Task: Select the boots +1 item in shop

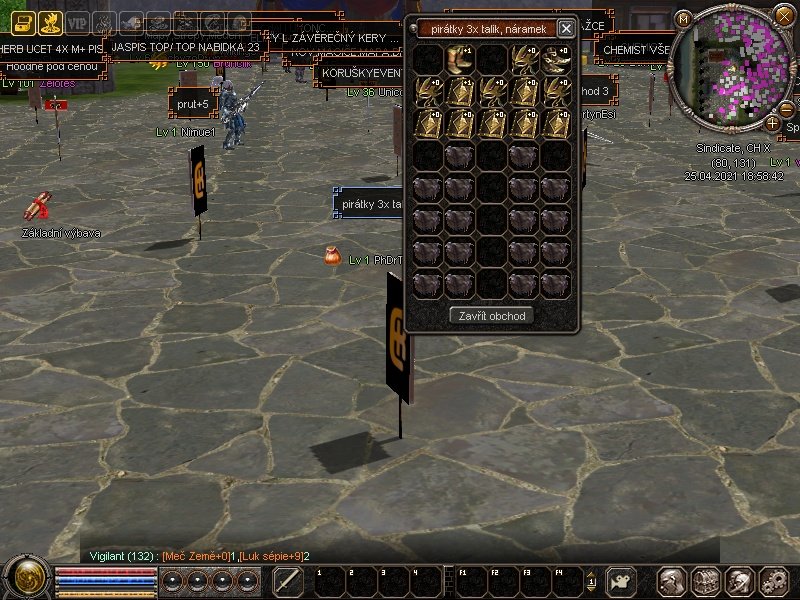Action: [461, 59]
